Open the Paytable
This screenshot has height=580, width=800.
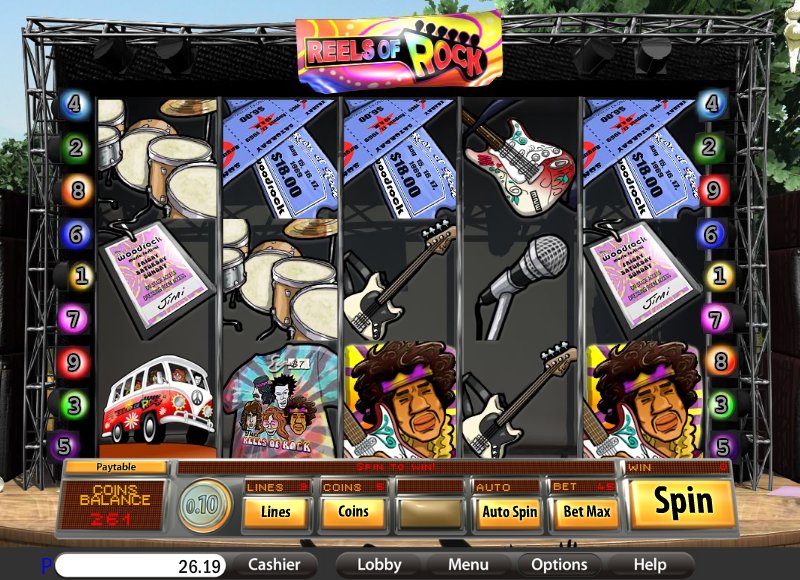(x=117, y=467)
